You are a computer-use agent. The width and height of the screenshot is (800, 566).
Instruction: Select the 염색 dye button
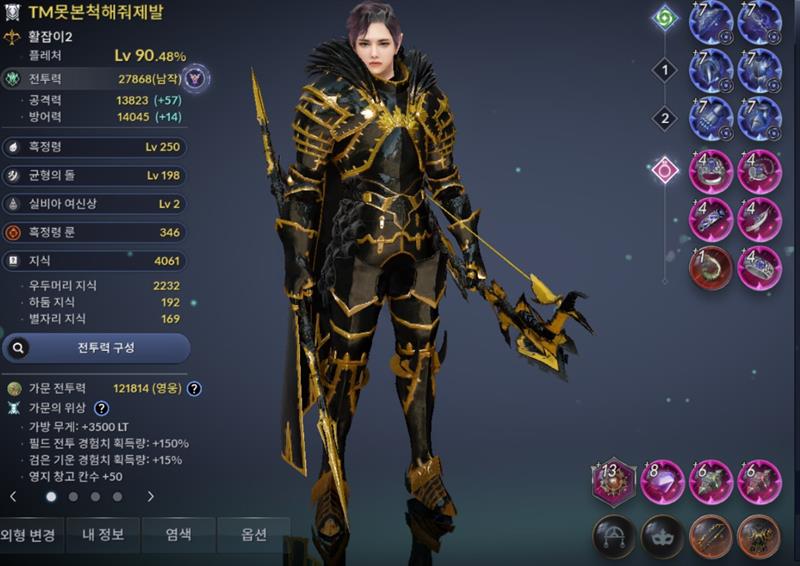[x=179, y=535]
